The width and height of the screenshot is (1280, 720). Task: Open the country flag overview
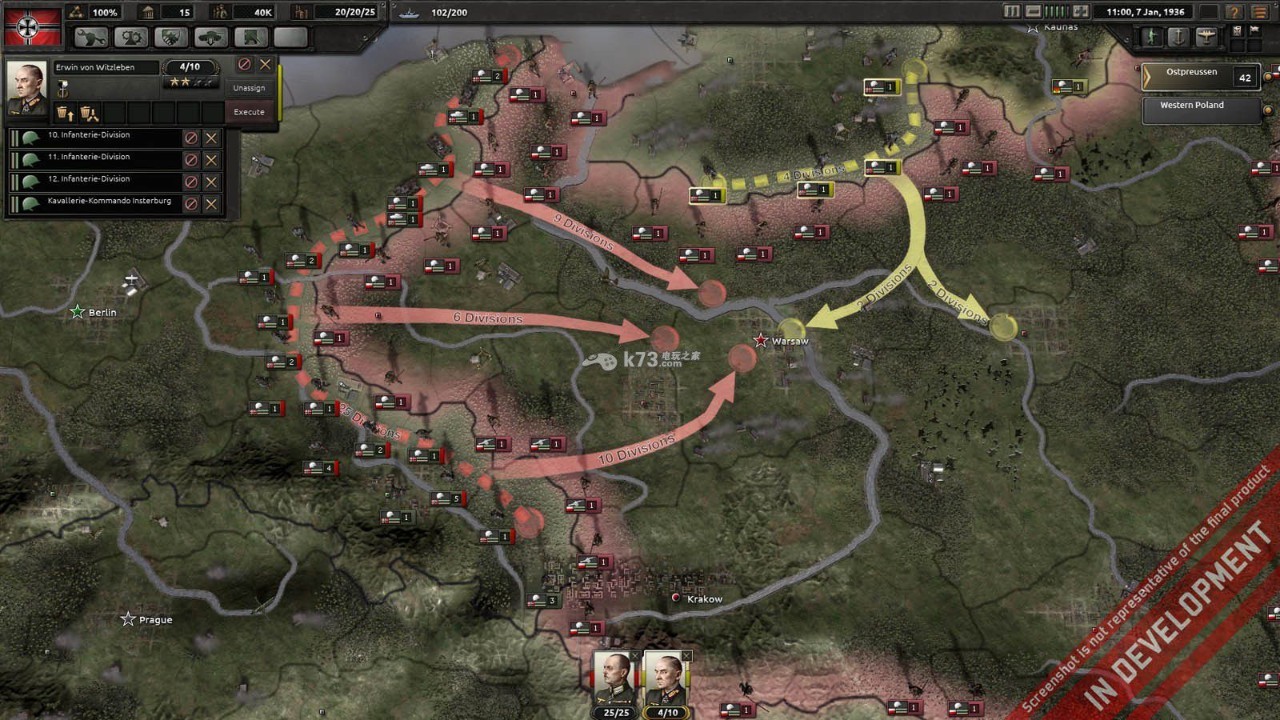pyautogui.click(x=33, y=25)
